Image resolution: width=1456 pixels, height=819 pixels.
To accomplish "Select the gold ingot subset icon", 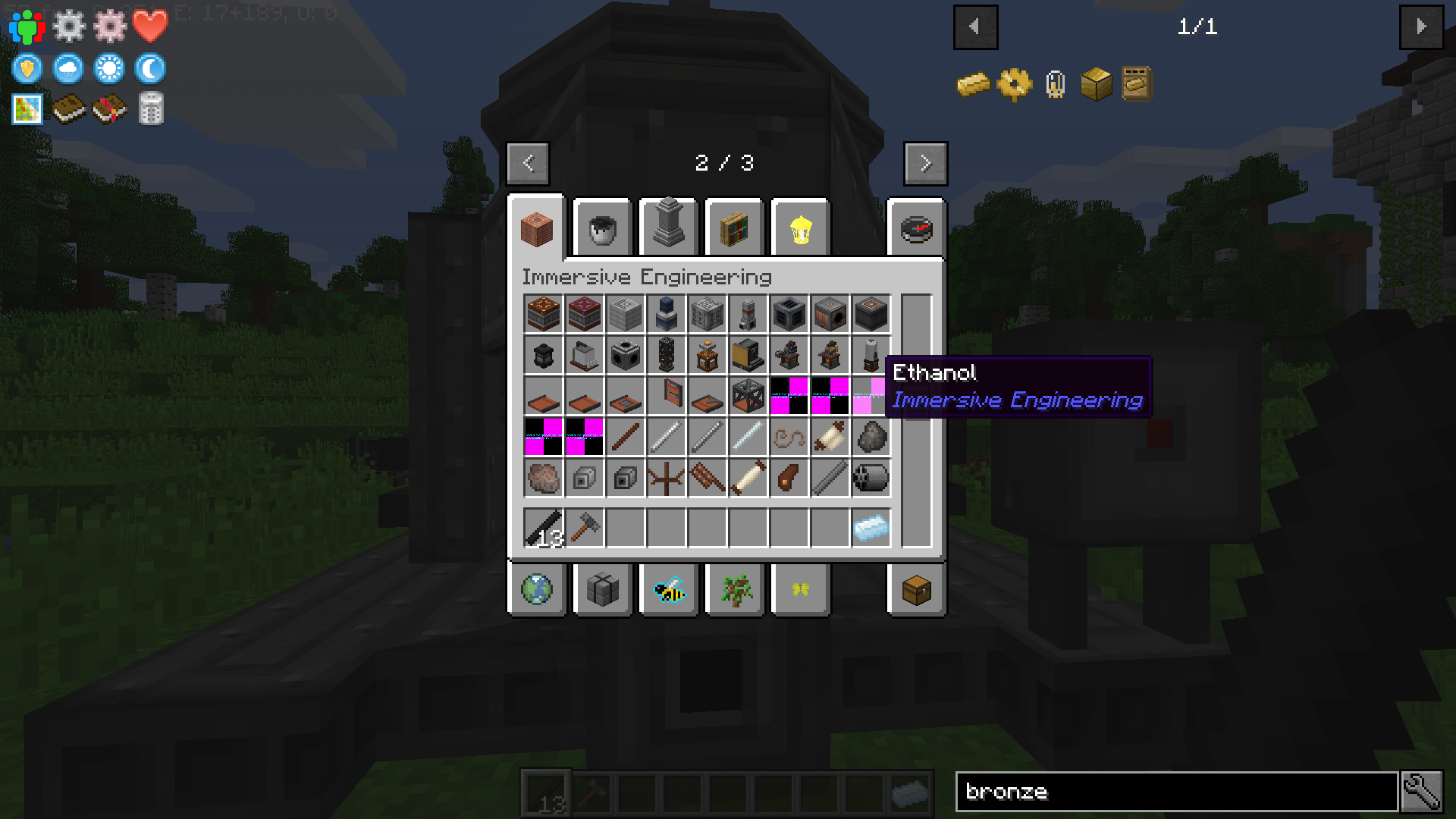I will 973,83.
